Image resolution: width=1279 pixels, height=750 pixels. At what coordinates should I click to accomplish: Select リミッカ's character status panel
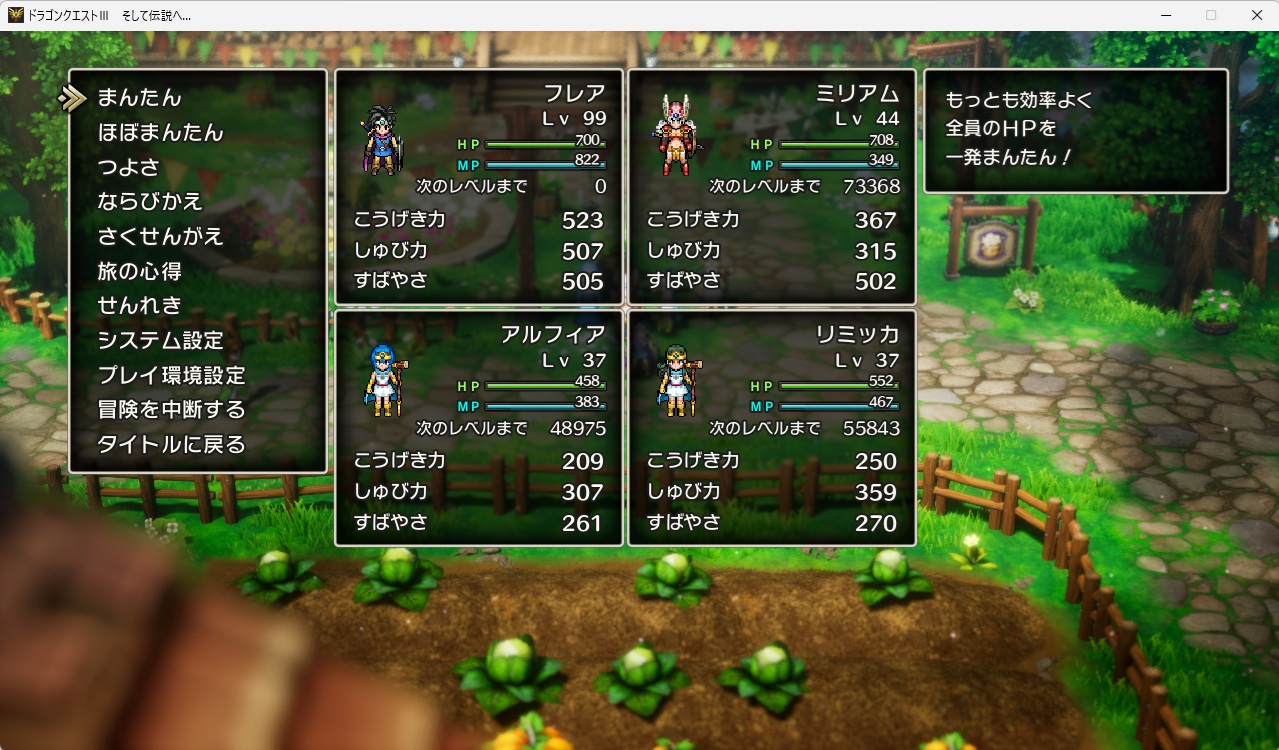click(772, 428)
